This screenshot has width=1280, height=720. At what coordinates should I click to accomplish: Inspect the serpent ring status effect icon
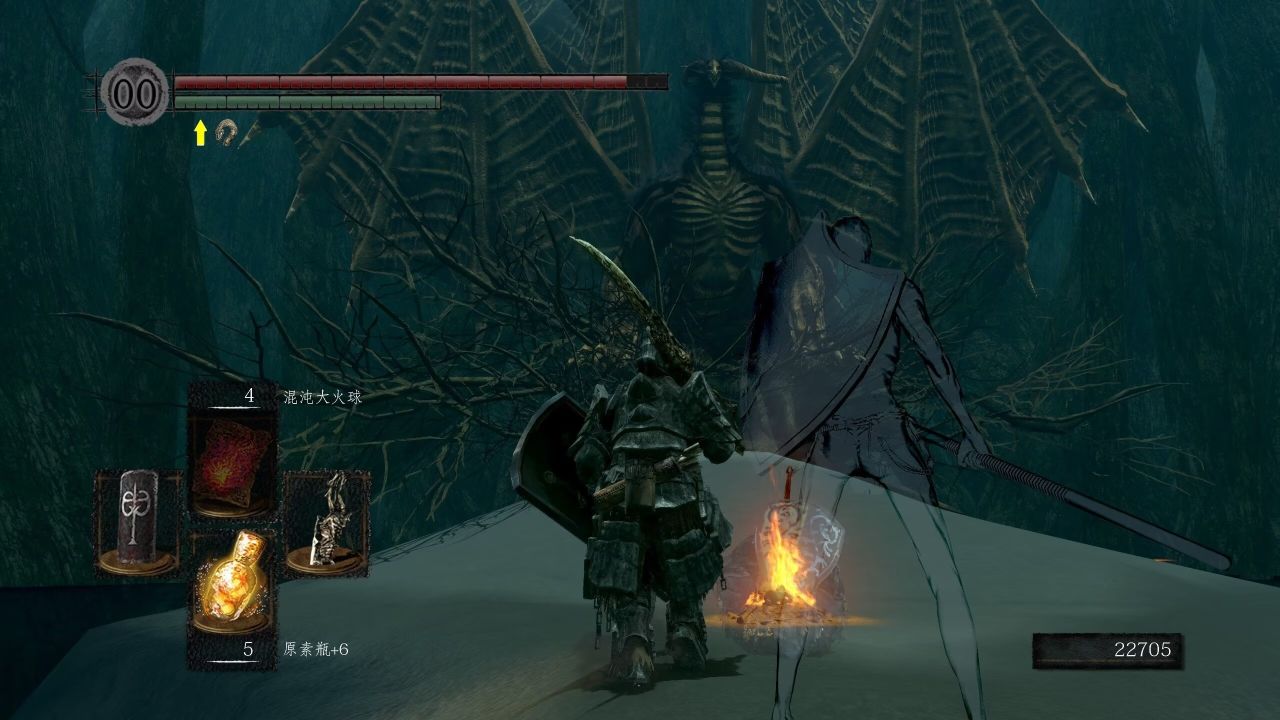point(226,131)
